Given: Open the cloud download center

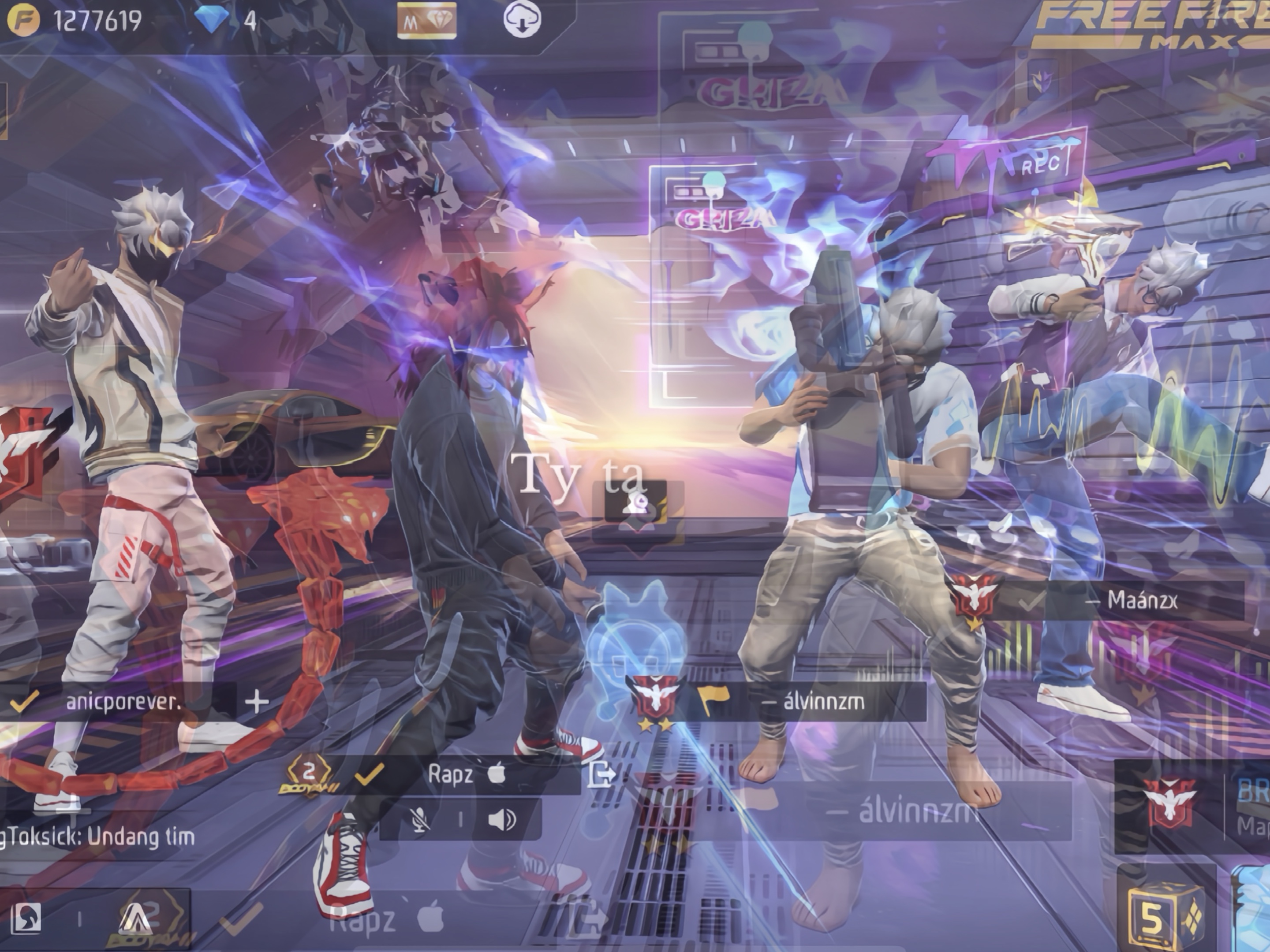Looking at the screenshot, I should tap(522, 20).
